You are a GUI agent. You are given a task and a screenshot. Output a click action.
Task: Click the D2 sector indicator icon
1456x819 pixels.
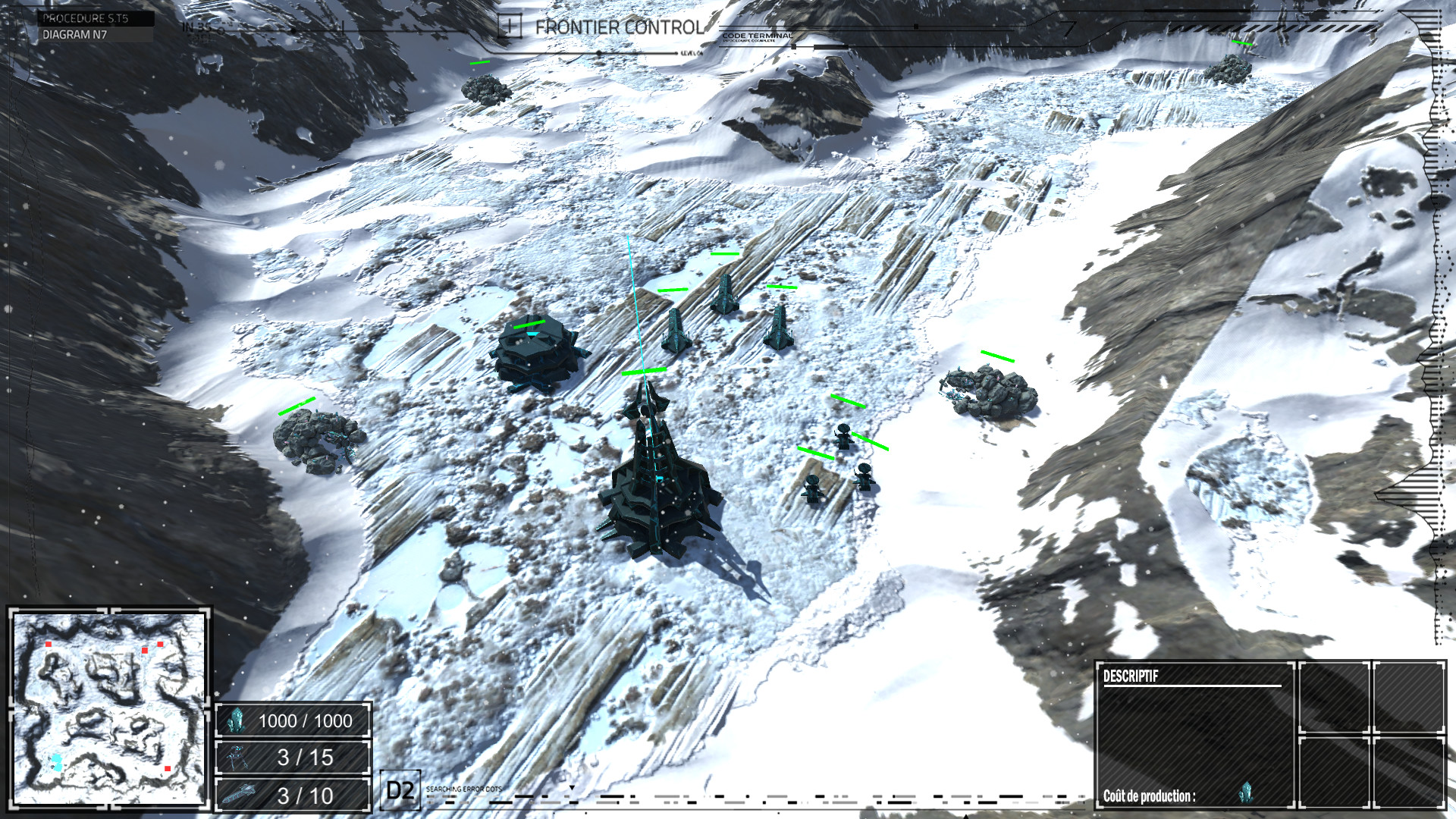(x=400, y=791)
